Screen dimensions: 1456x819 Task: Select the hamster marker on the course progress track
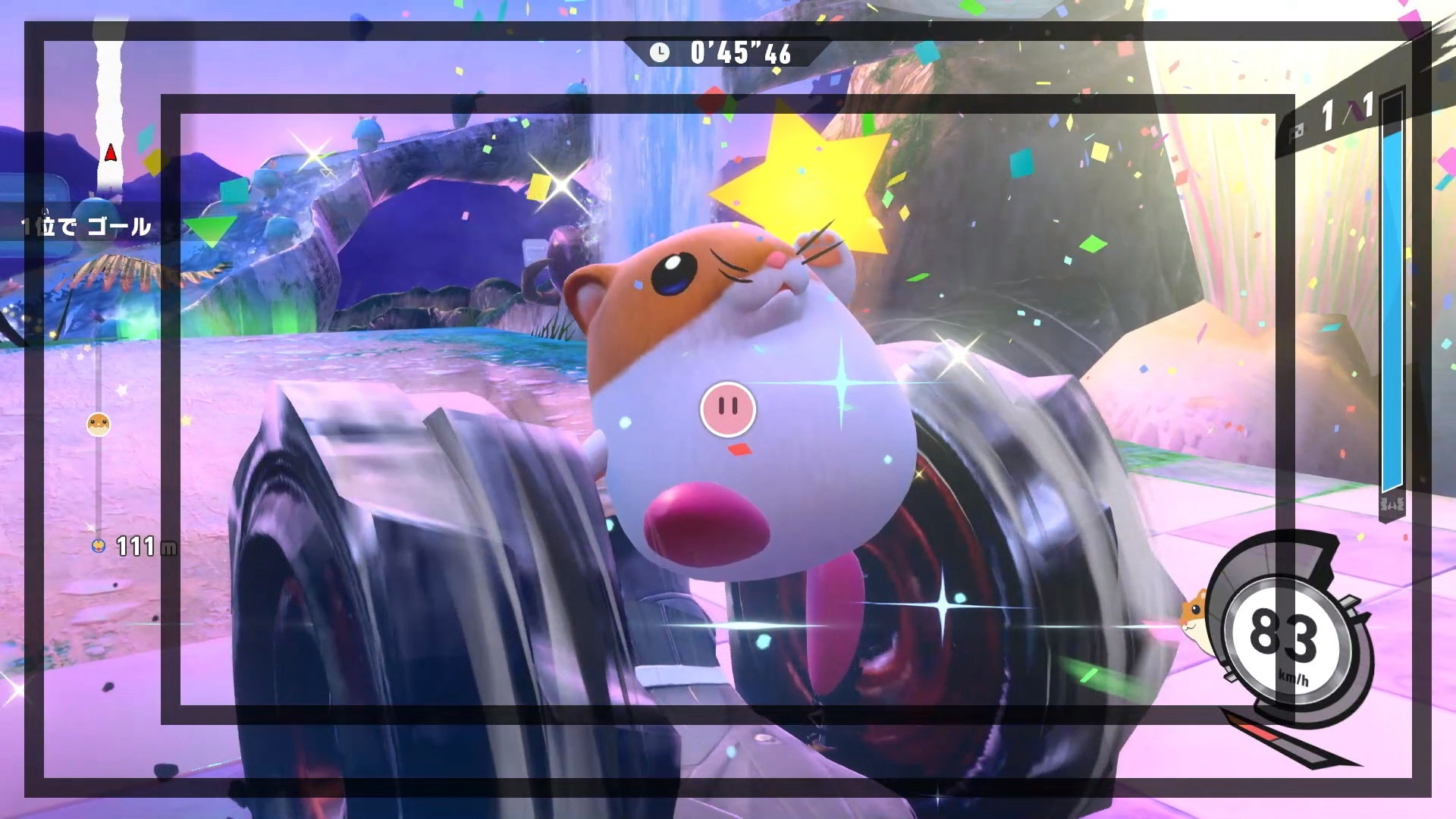pos(99,424)
